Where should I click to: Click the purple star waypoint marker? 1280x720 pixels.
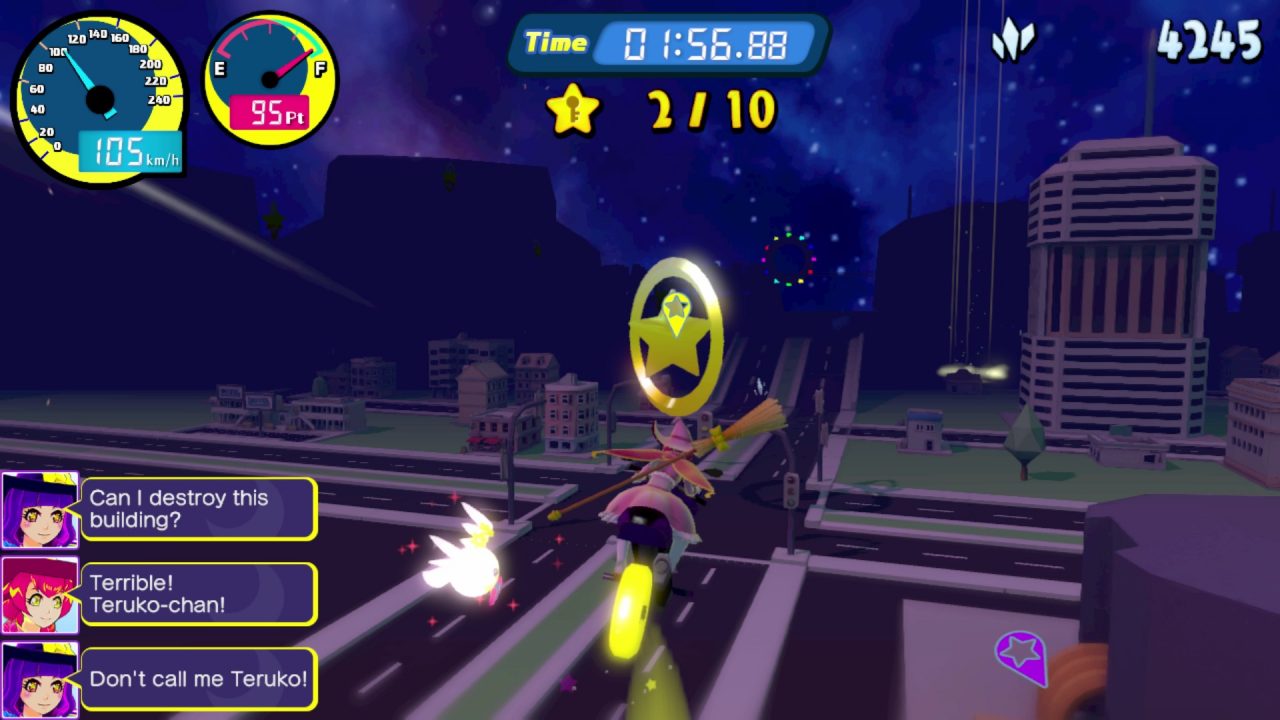pos(1021,656)
